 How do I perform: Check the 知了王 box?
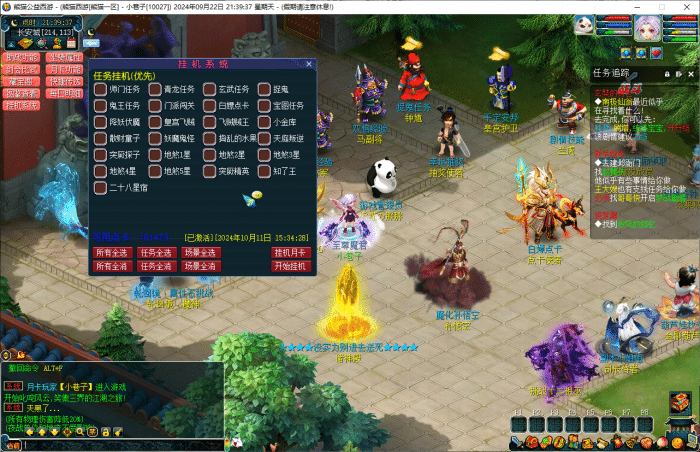(x=264, y=171)
